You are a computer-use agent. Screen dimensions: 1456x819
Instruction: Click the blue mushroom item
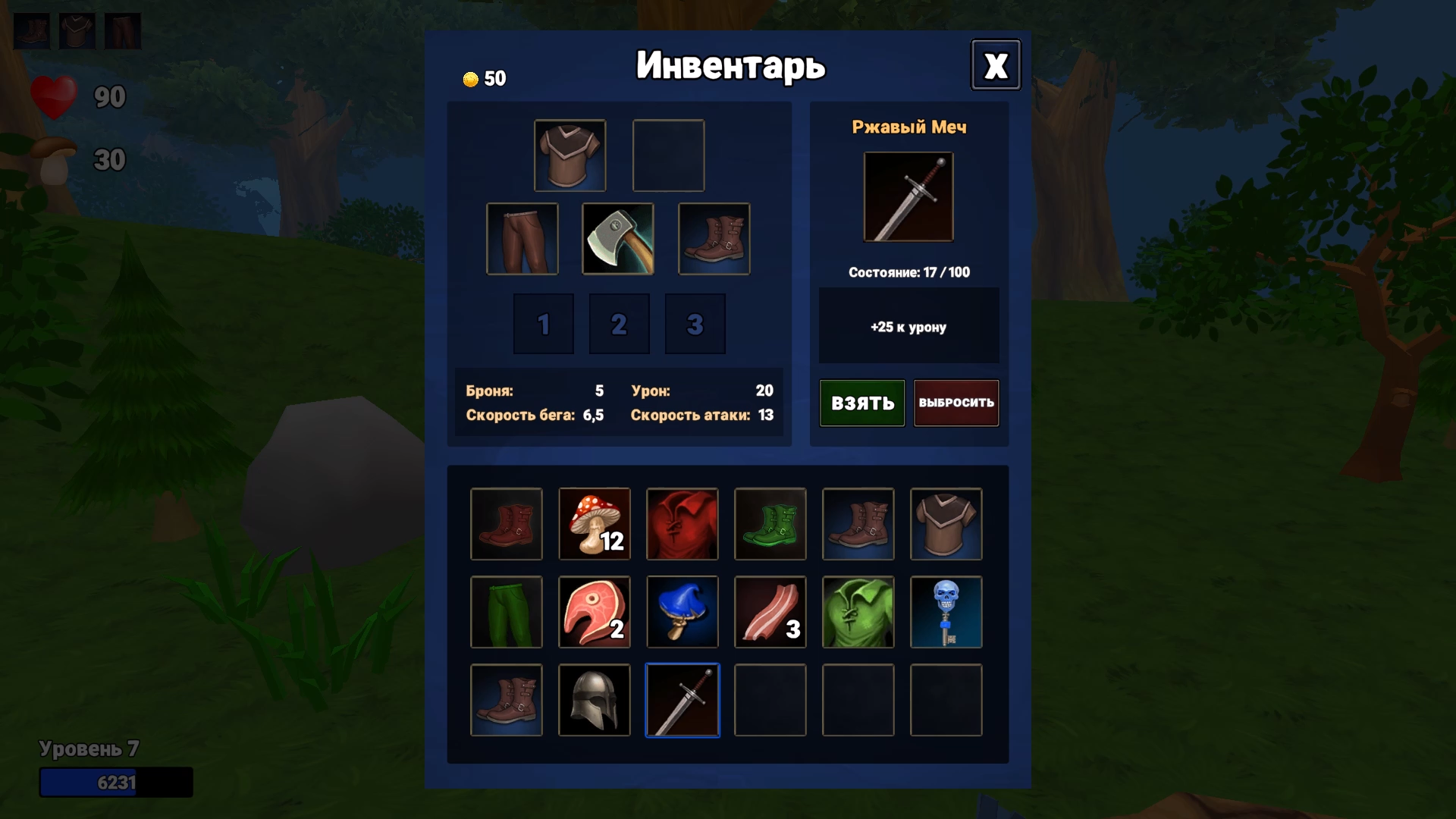(682, 612)
